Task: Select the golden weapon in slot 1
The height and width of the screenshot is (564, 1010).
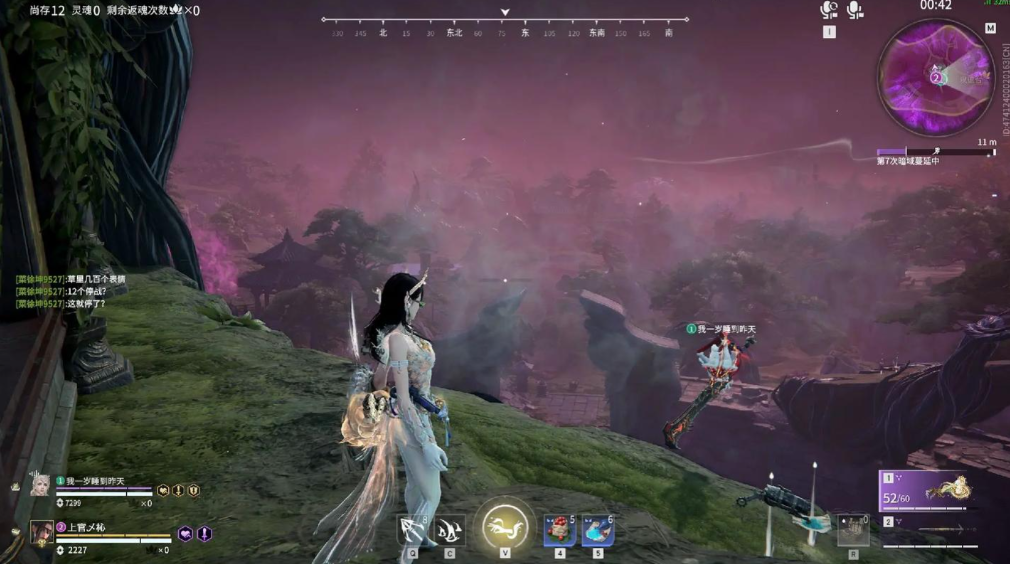Action: (925, 491)
